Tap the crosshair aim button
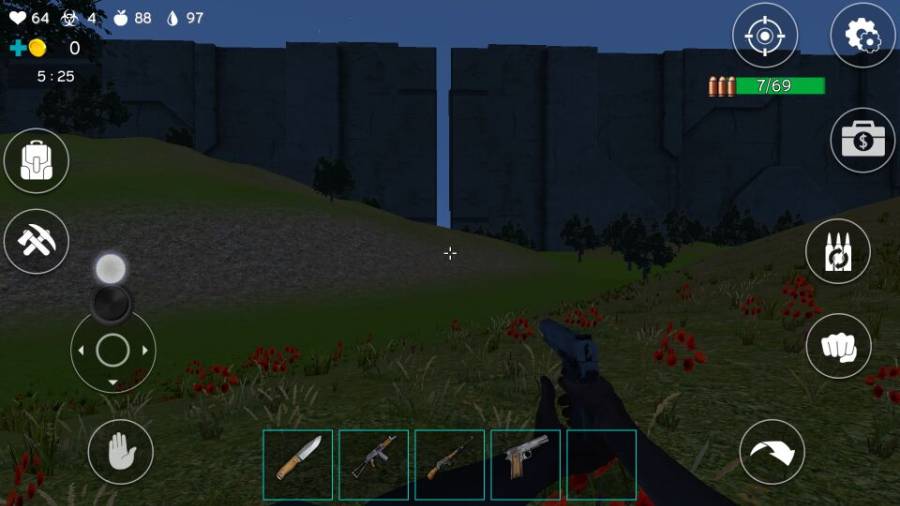Screen dimensions: 900x506 (765, 36)
